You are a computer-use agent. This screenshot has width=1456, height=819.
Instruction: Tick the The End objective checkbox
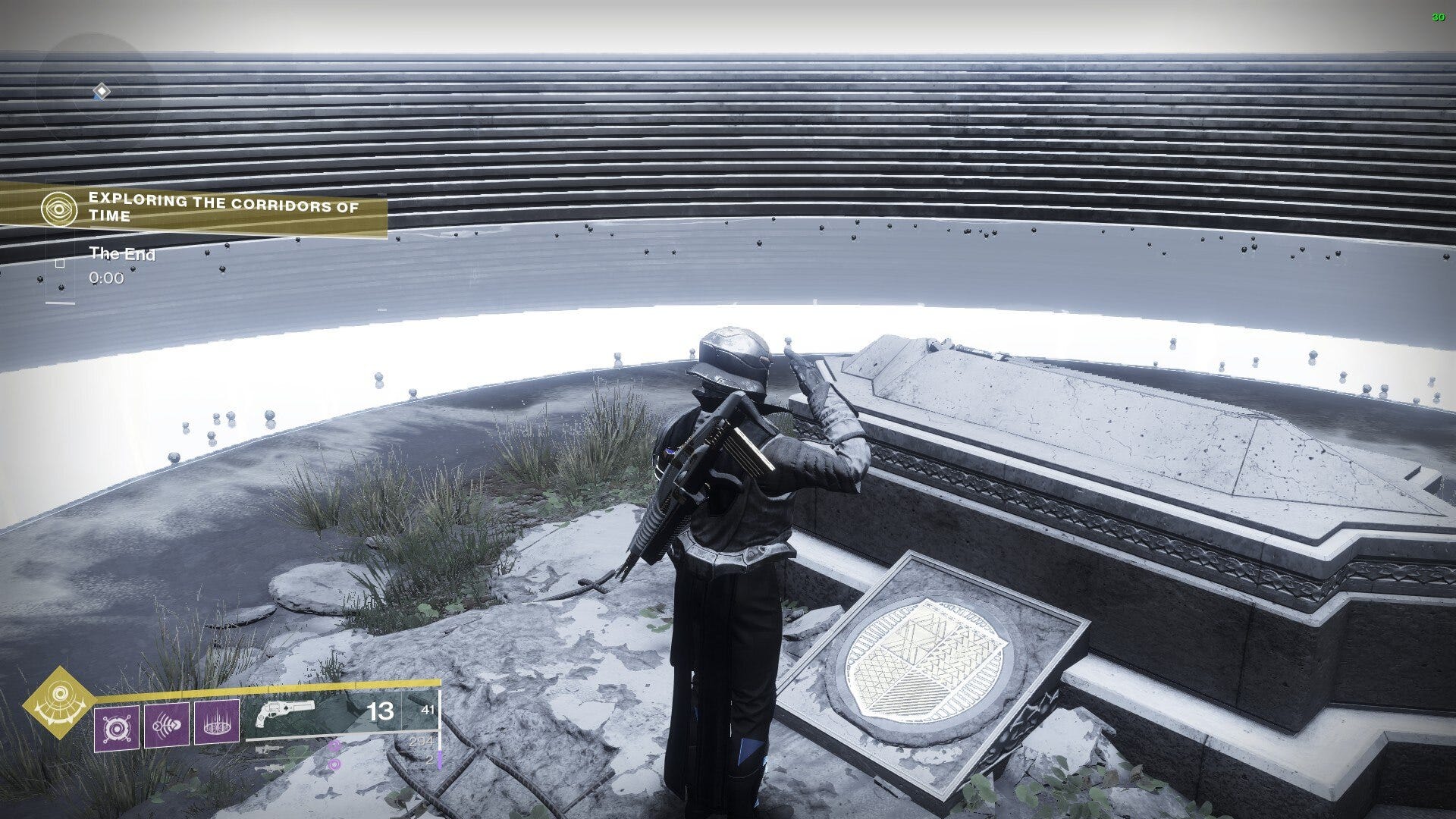click(x=60, y=263)
